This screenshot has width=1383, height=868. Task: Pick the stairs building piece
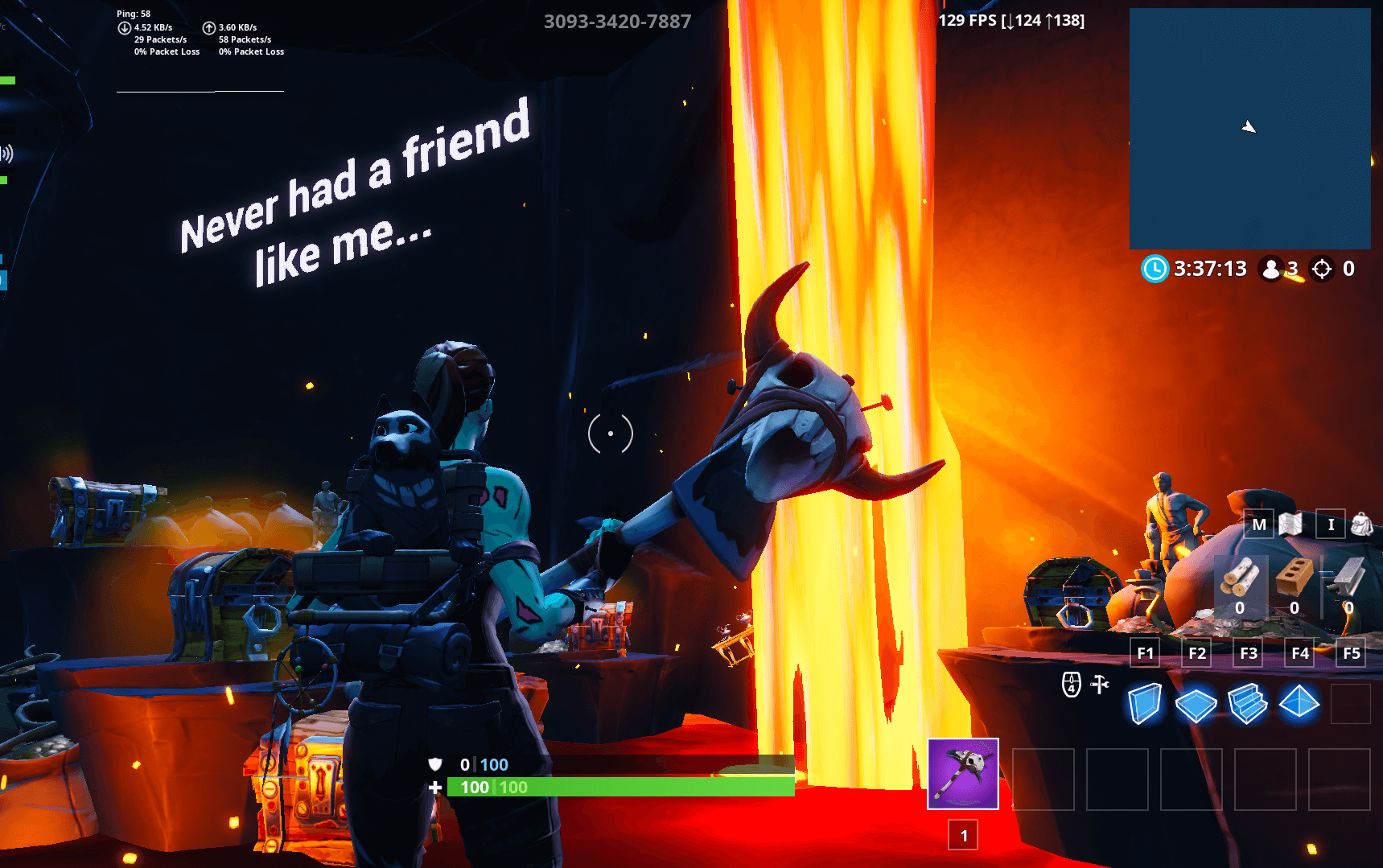point(1247,704)
